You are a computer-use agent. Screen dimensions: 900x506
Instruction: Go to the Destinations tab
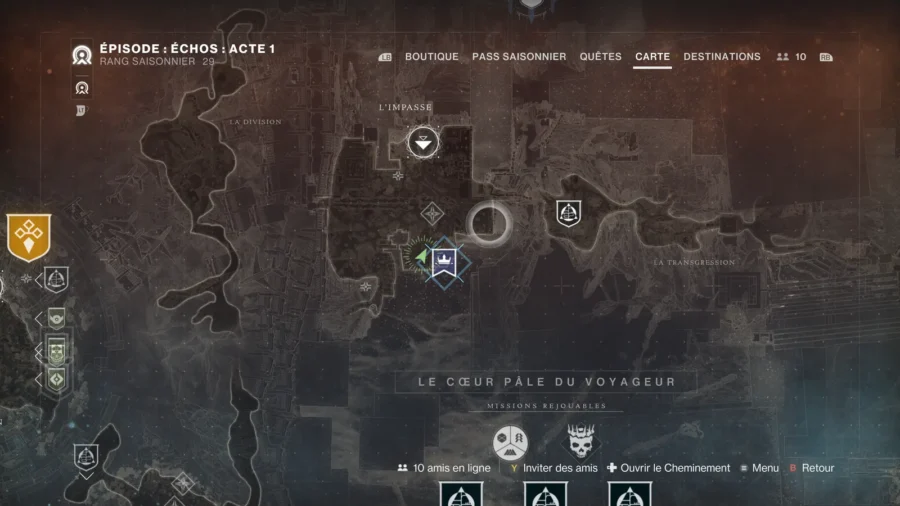(x=722, y=57)
